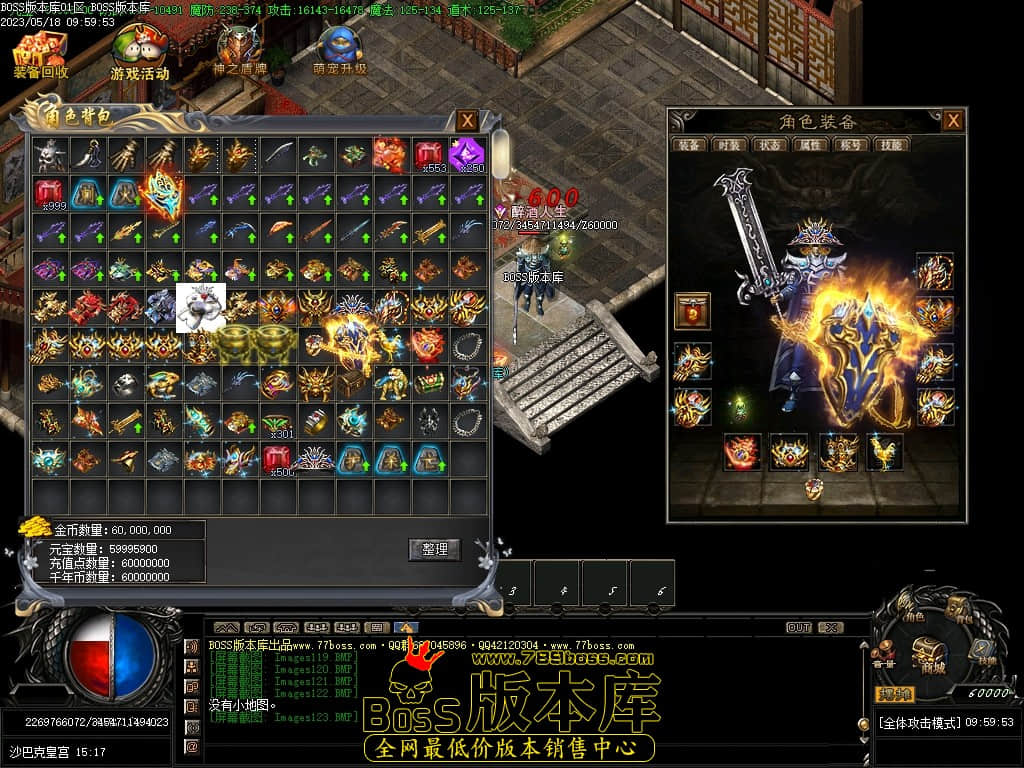Select the white-highlighted item in backpack

coord(200,307)
